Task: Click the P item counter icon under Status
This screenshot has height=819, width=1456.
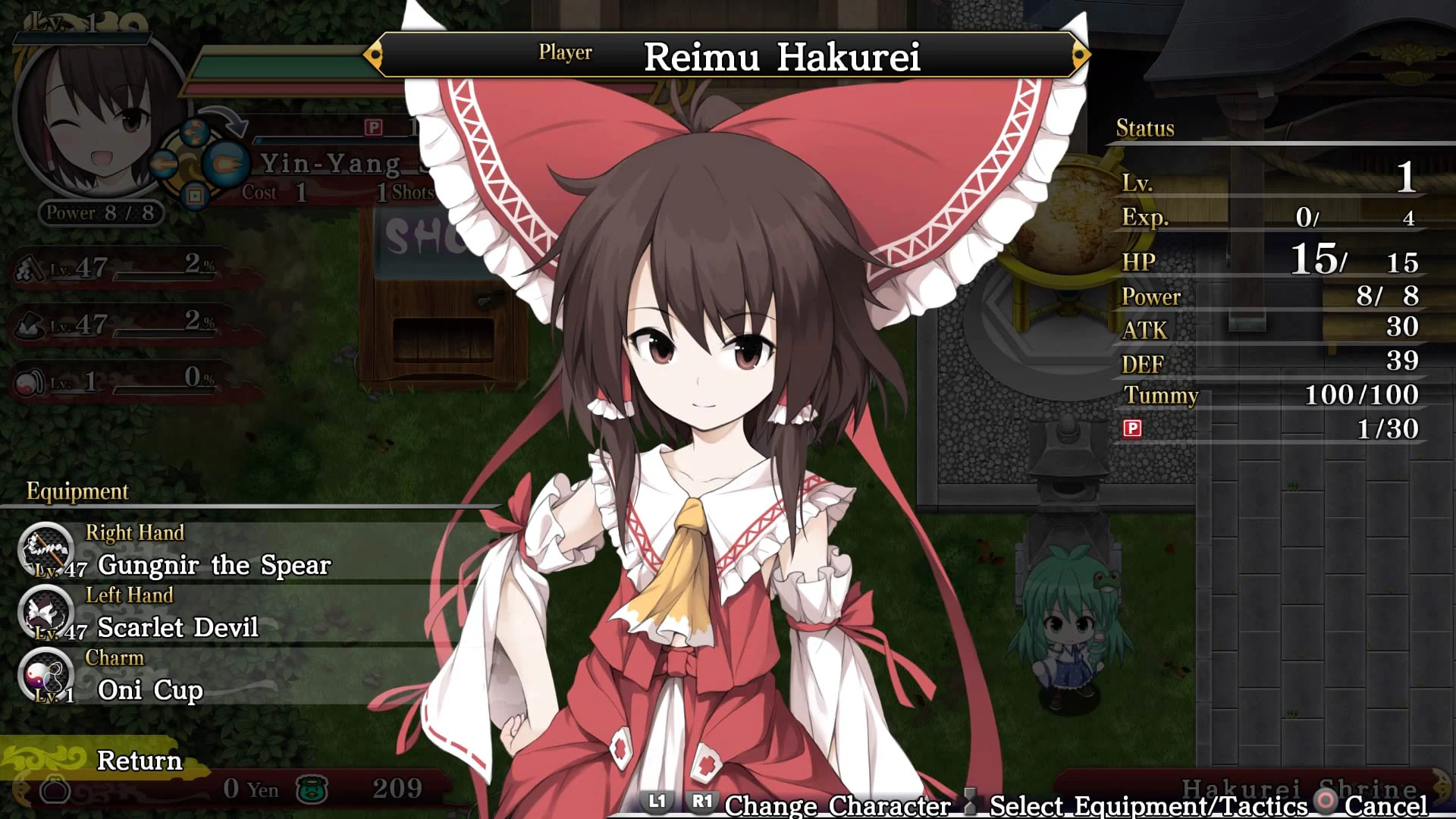Action: (x=1133, y=428)
